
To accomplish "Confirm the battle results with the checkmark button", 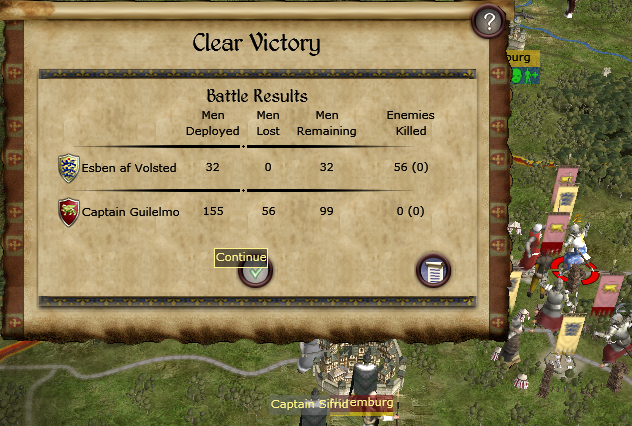I will (256, 272).
